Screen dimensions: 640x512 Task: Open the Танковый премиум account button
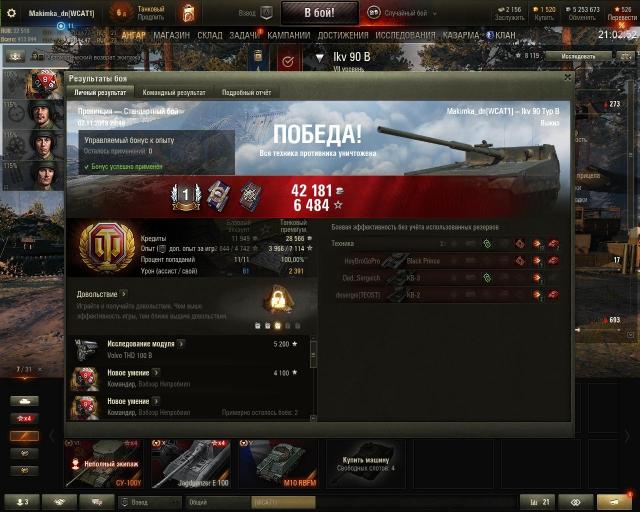pyautogui.click(x=150, y=13)
